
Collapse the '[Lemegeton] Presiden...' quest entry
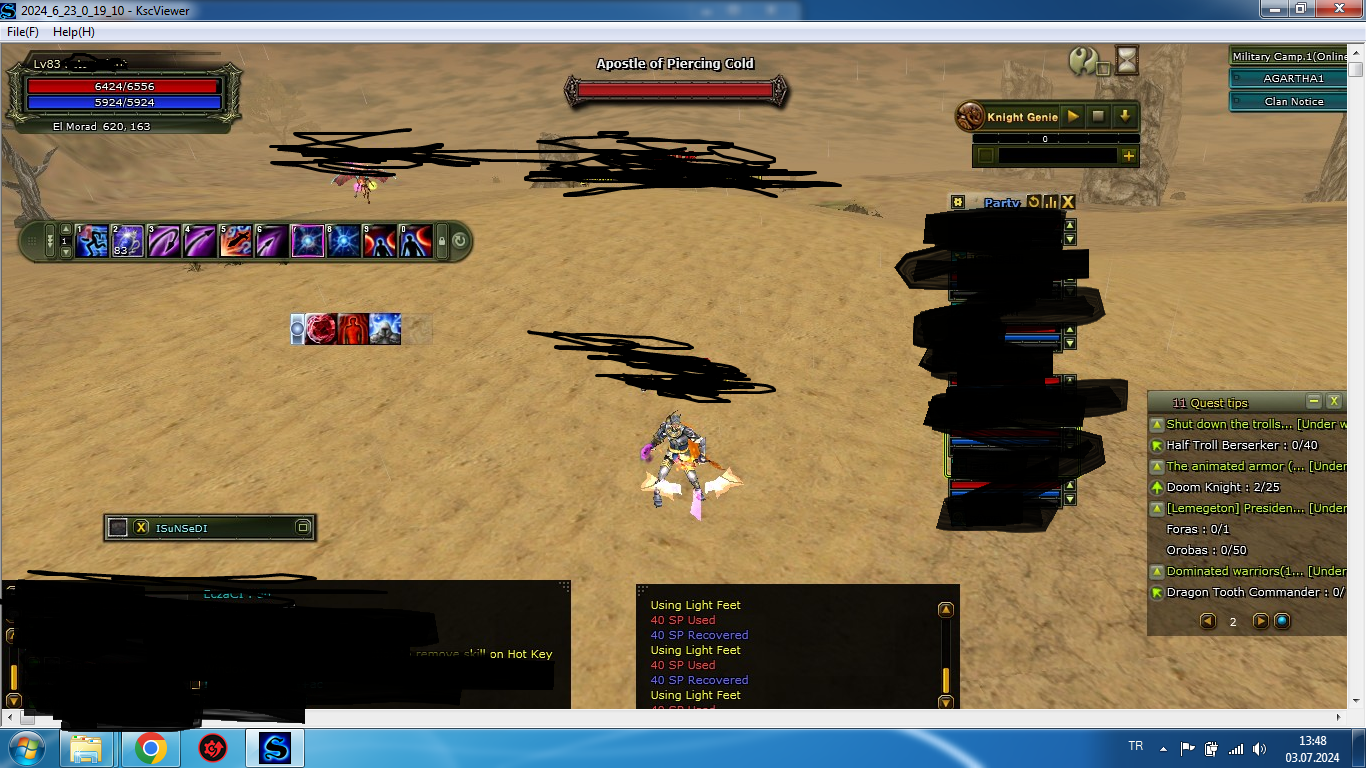click(1157, 508)
